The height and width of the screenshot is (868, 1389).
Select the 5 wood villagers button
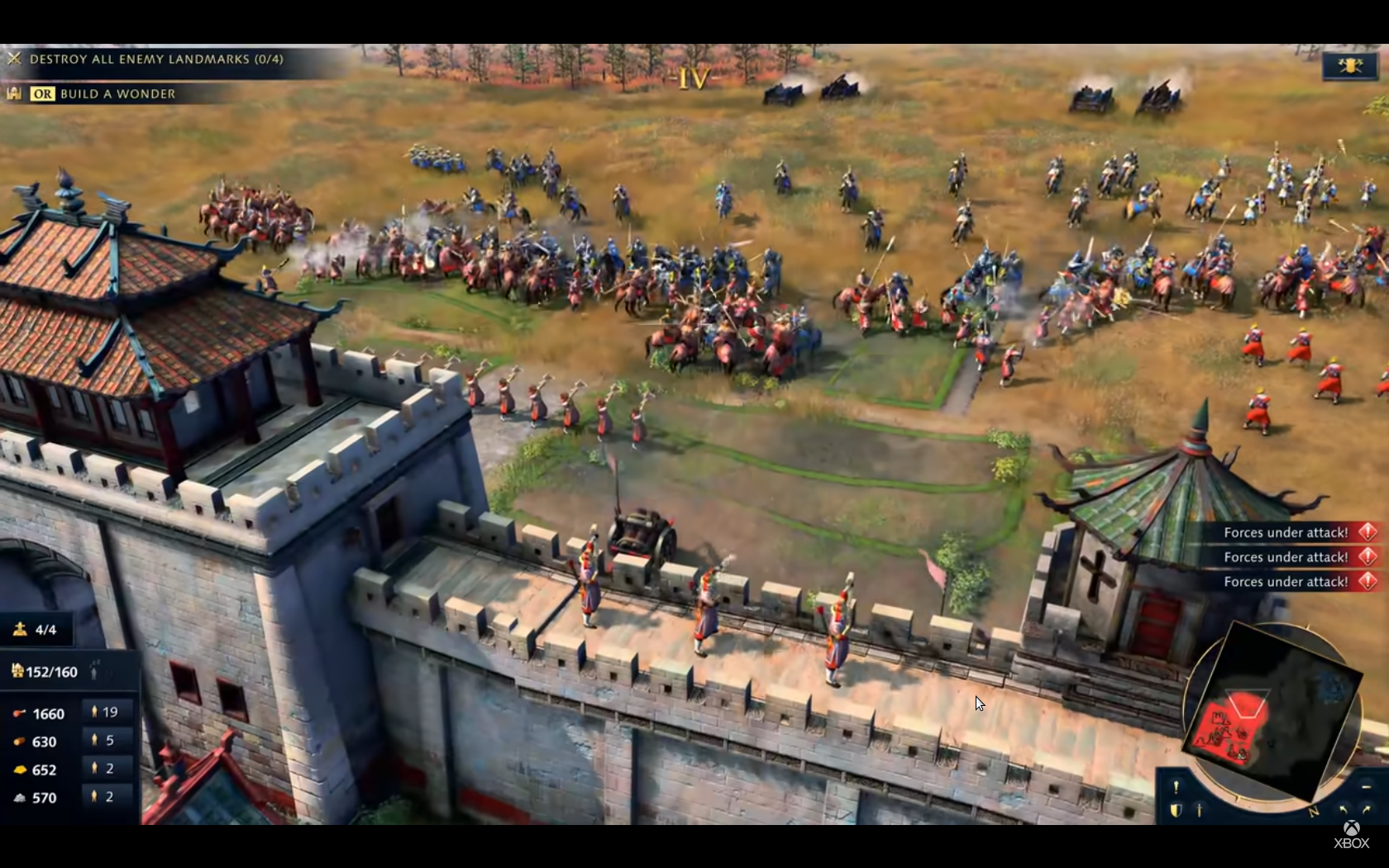click(105, 740)
